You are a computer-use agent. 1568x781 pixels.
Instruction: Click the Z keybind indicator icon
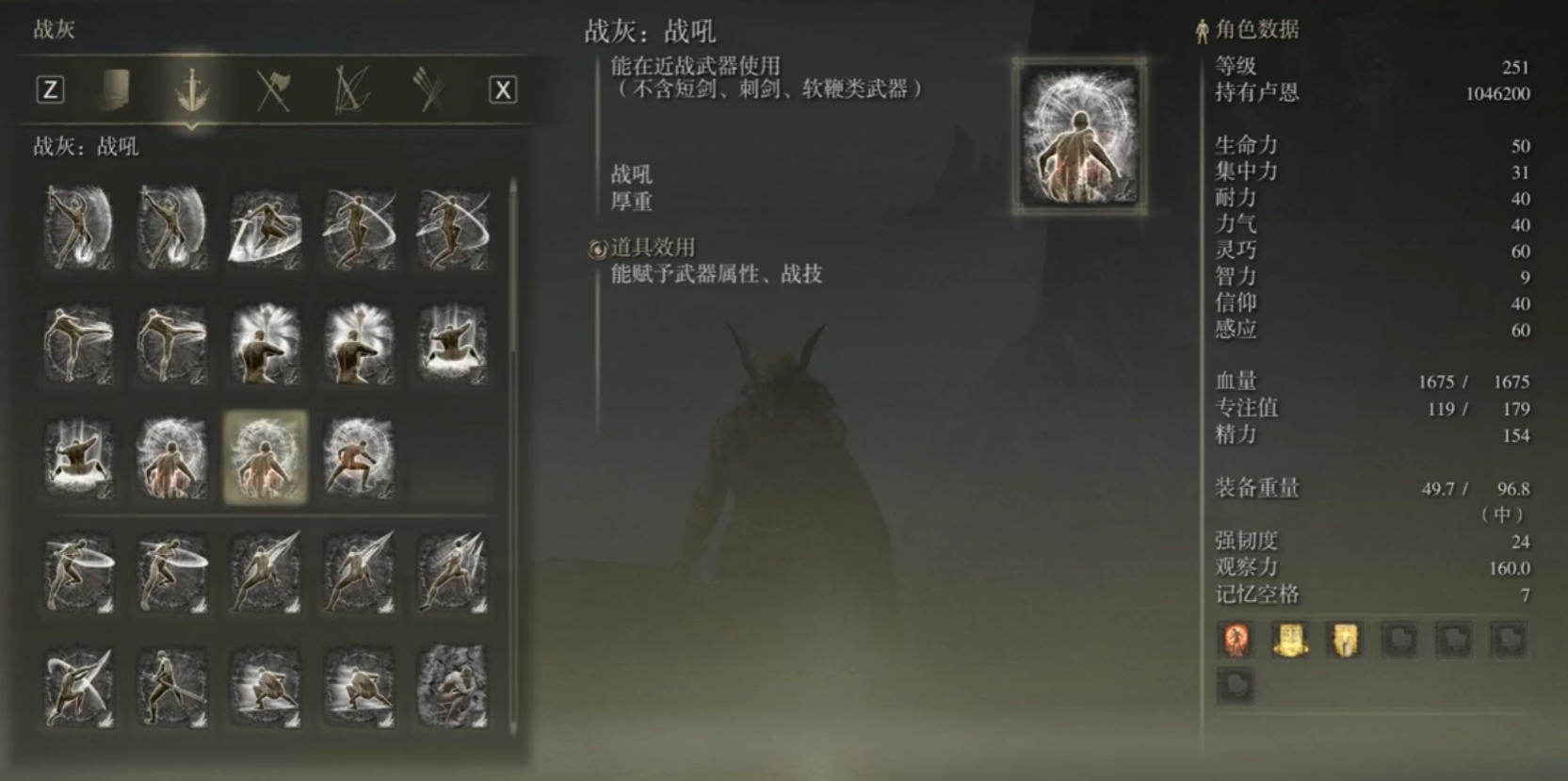[x=49, y=90]
